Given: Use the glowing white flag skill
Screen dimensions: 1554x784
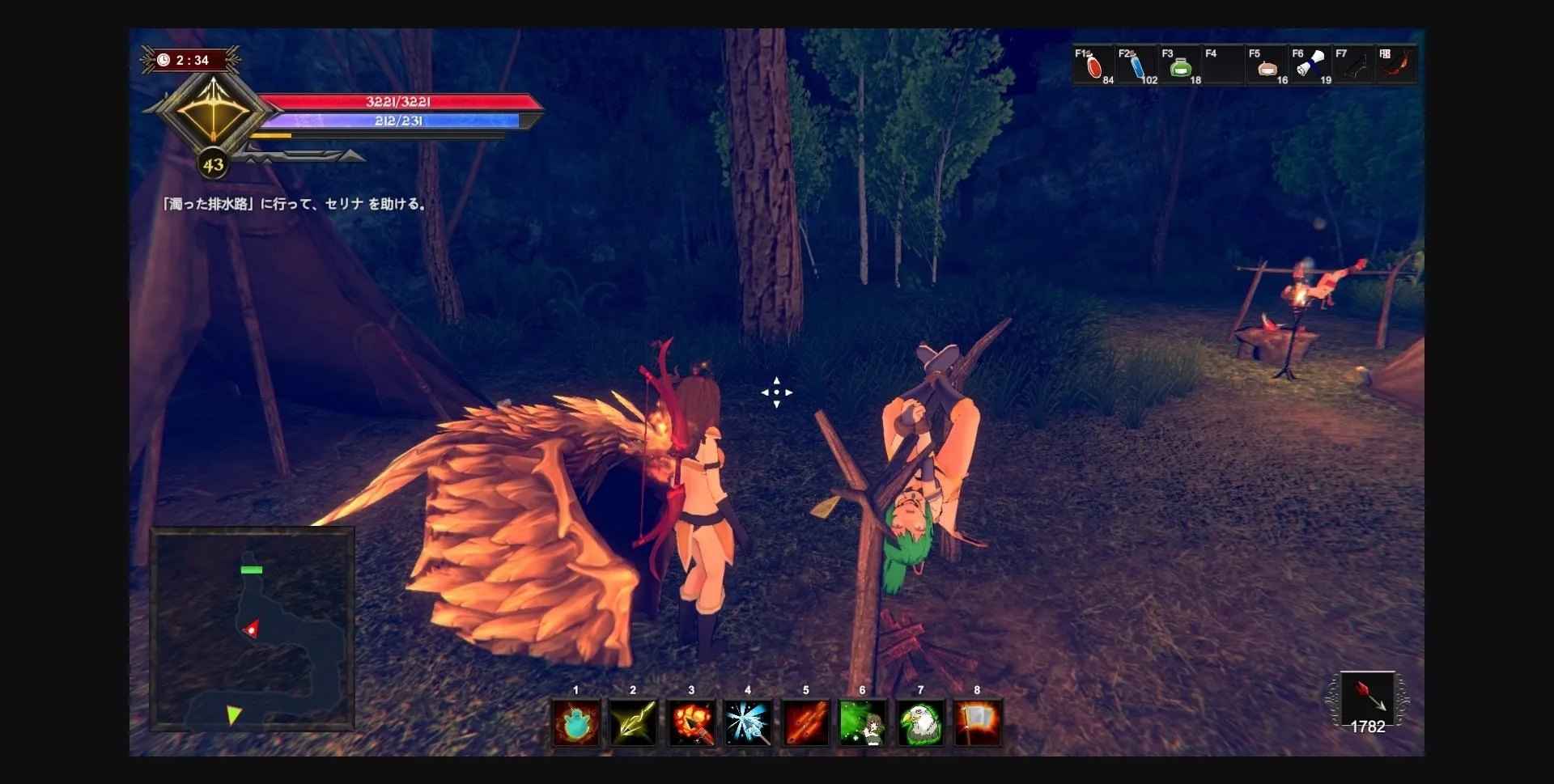Looking at the screenshot, I should 978,723.
